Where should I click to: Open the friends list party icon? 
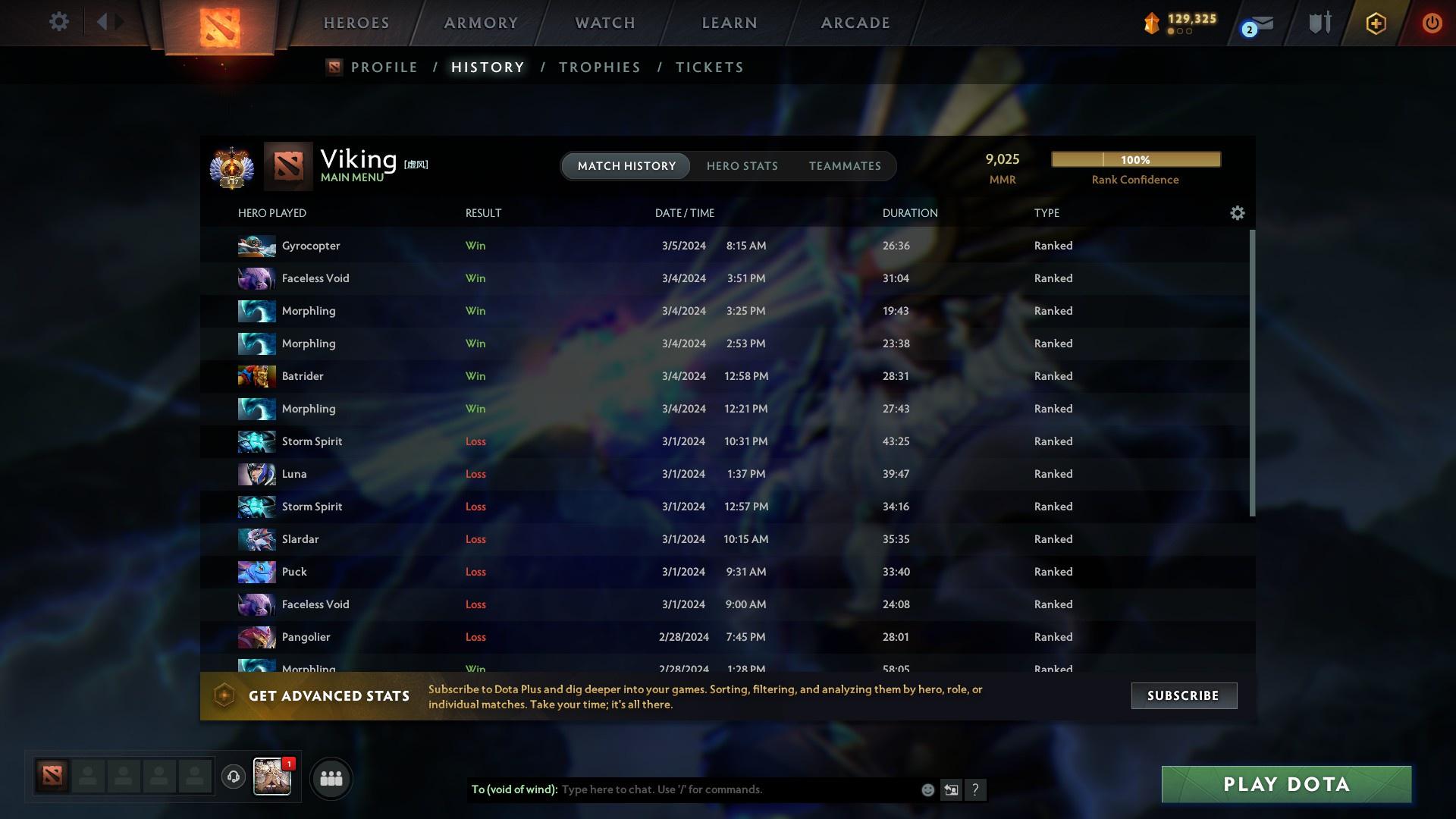point(330,777)
